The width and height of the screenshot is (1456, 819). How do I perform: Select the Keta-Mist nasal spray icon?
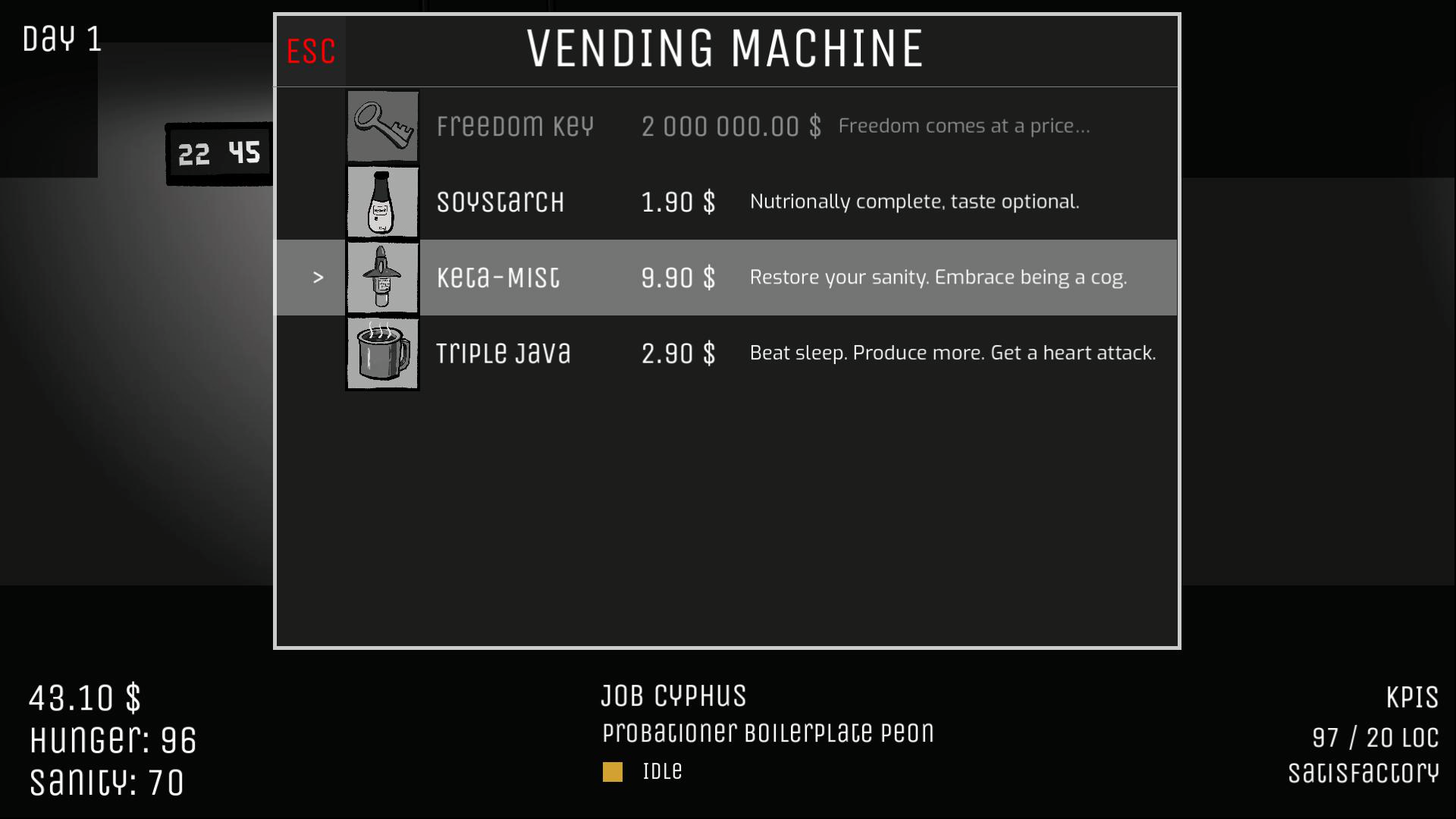point(382,278)
